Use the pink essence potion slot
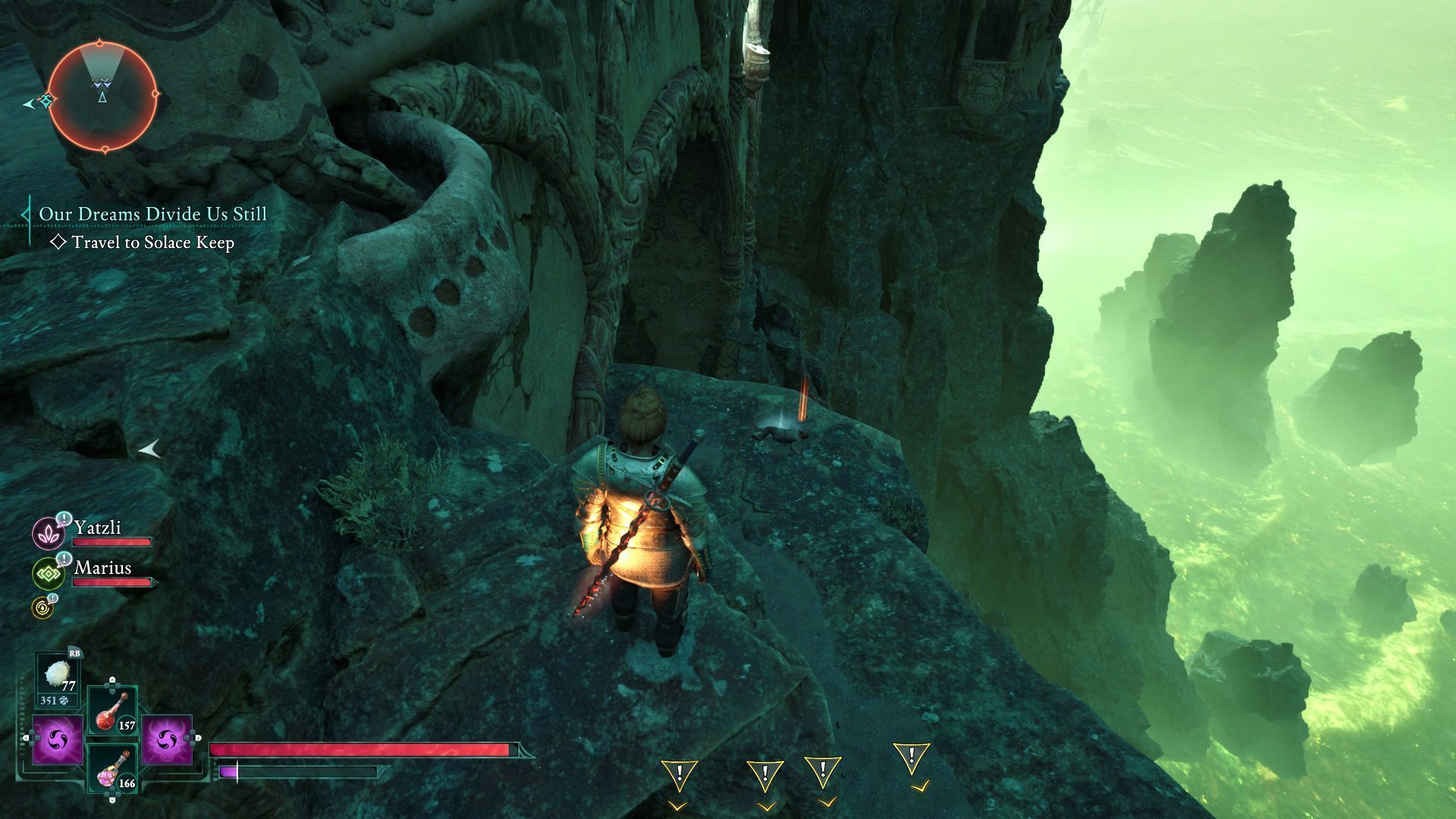This screenshot has width=1456, height=819. point(112,768)
